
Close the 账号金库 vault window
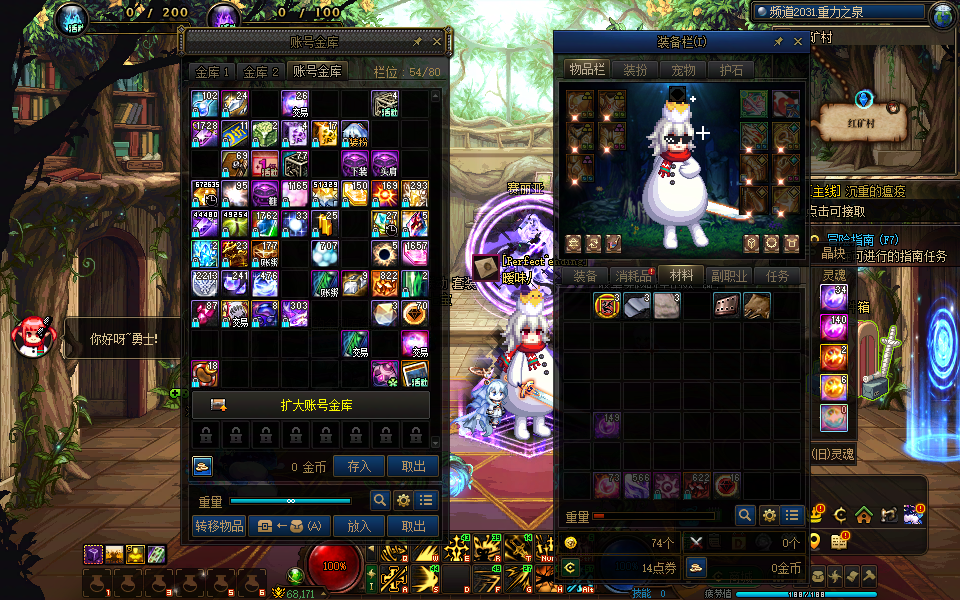tap(437, 42)
